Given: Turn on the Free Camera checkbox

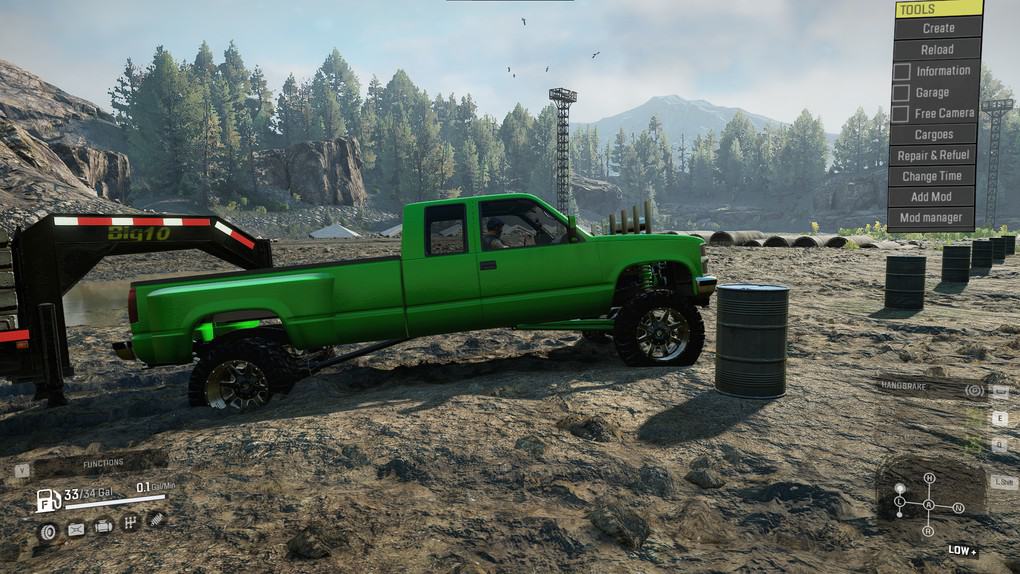Looking at the screenshot, I should tap(901, 114).
